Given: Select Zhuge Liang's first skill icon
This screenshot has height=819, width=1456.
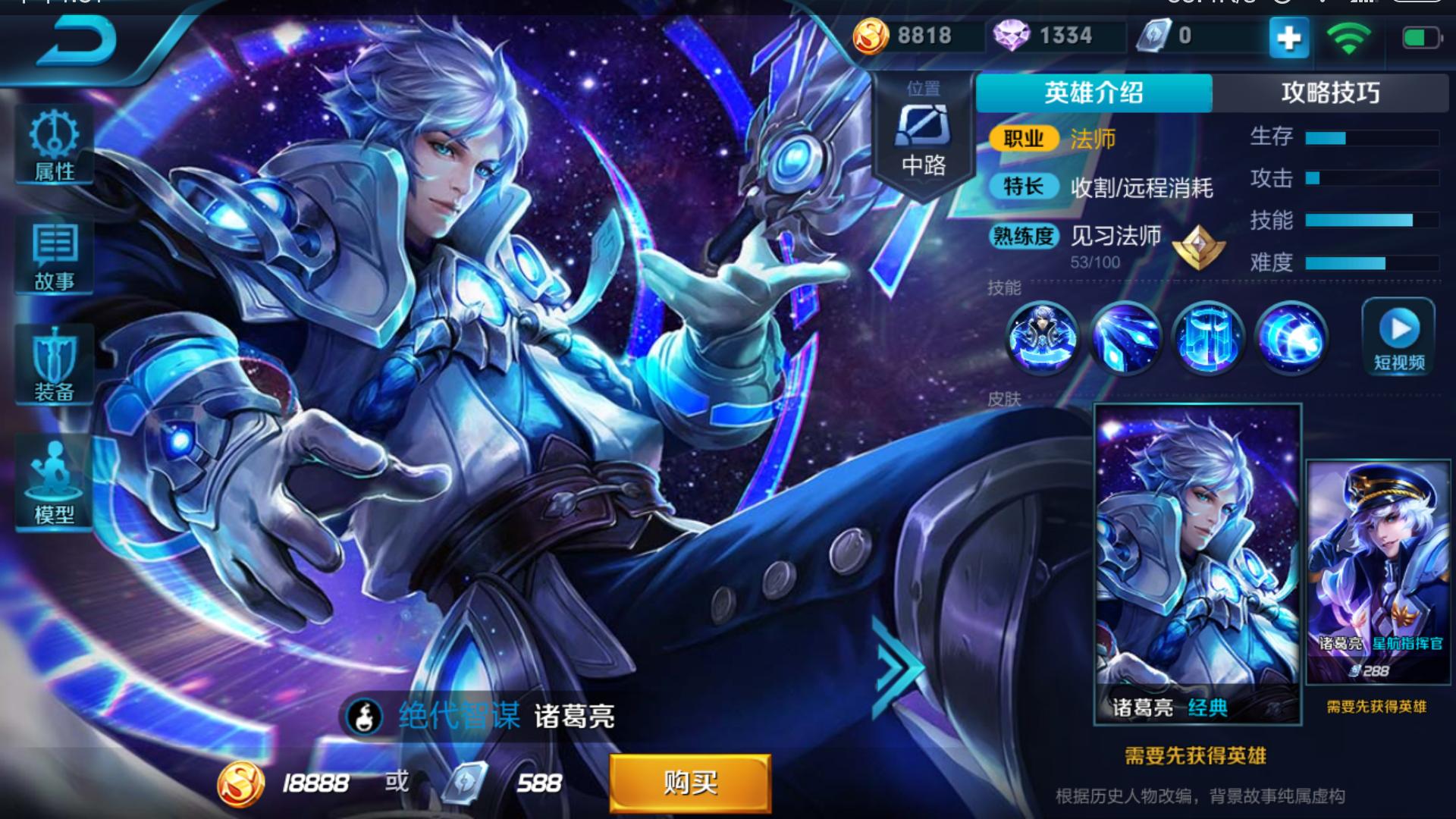Looking at the screenshot, I should 1045,340.
